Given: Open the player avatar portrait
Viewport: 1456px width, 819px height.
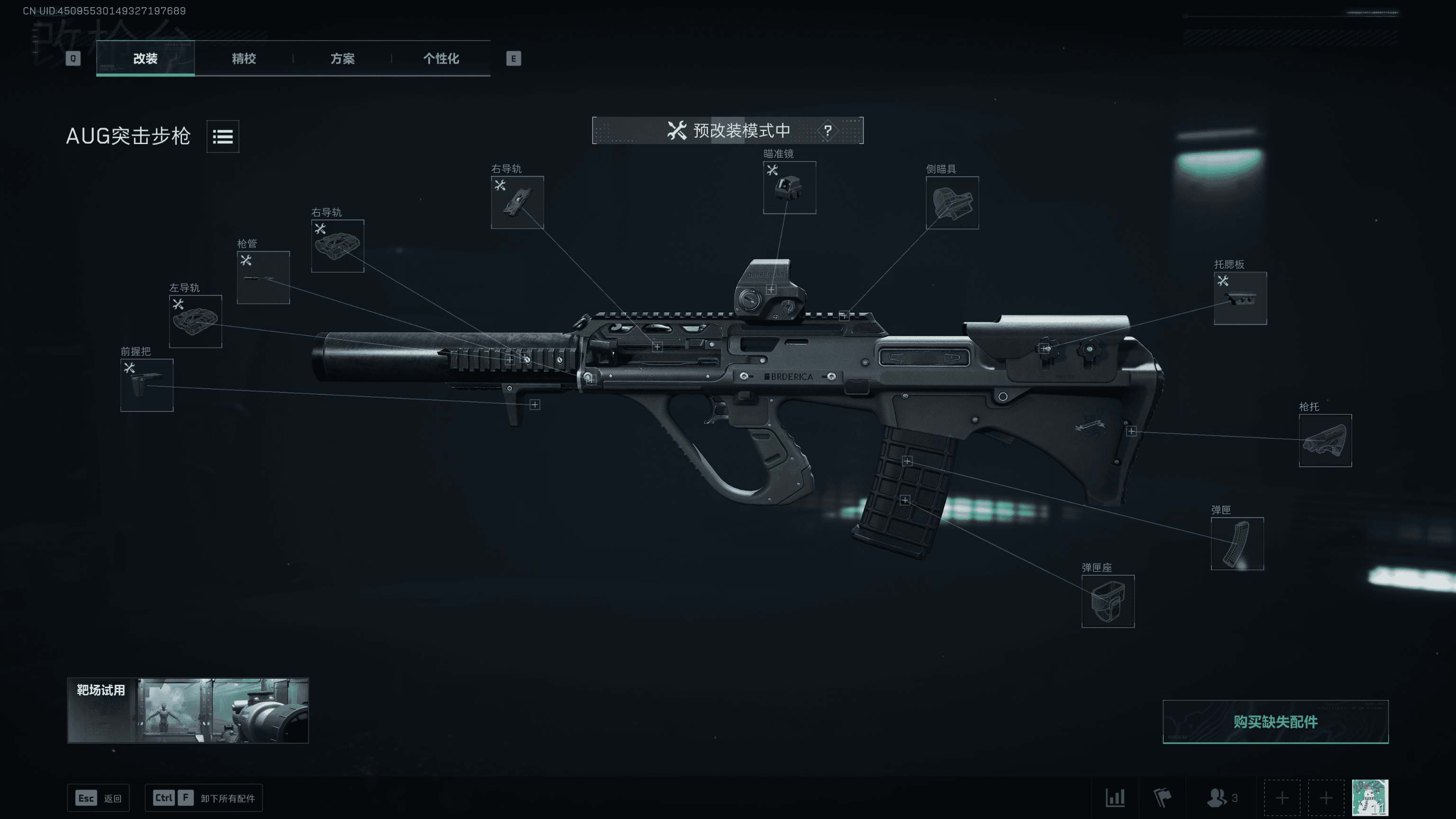Looking at the screenshot, I should click(1370, 798).
